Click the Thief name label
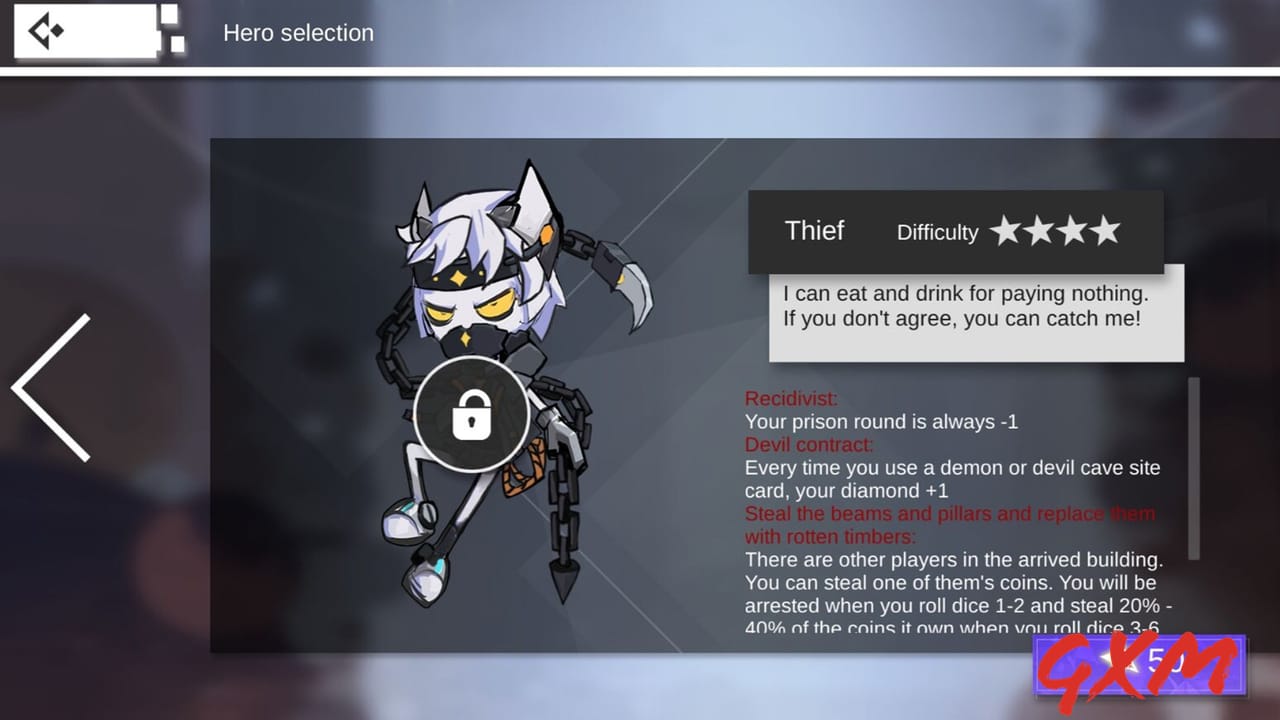Viewport: 1280px width, 720px height. 814,230
